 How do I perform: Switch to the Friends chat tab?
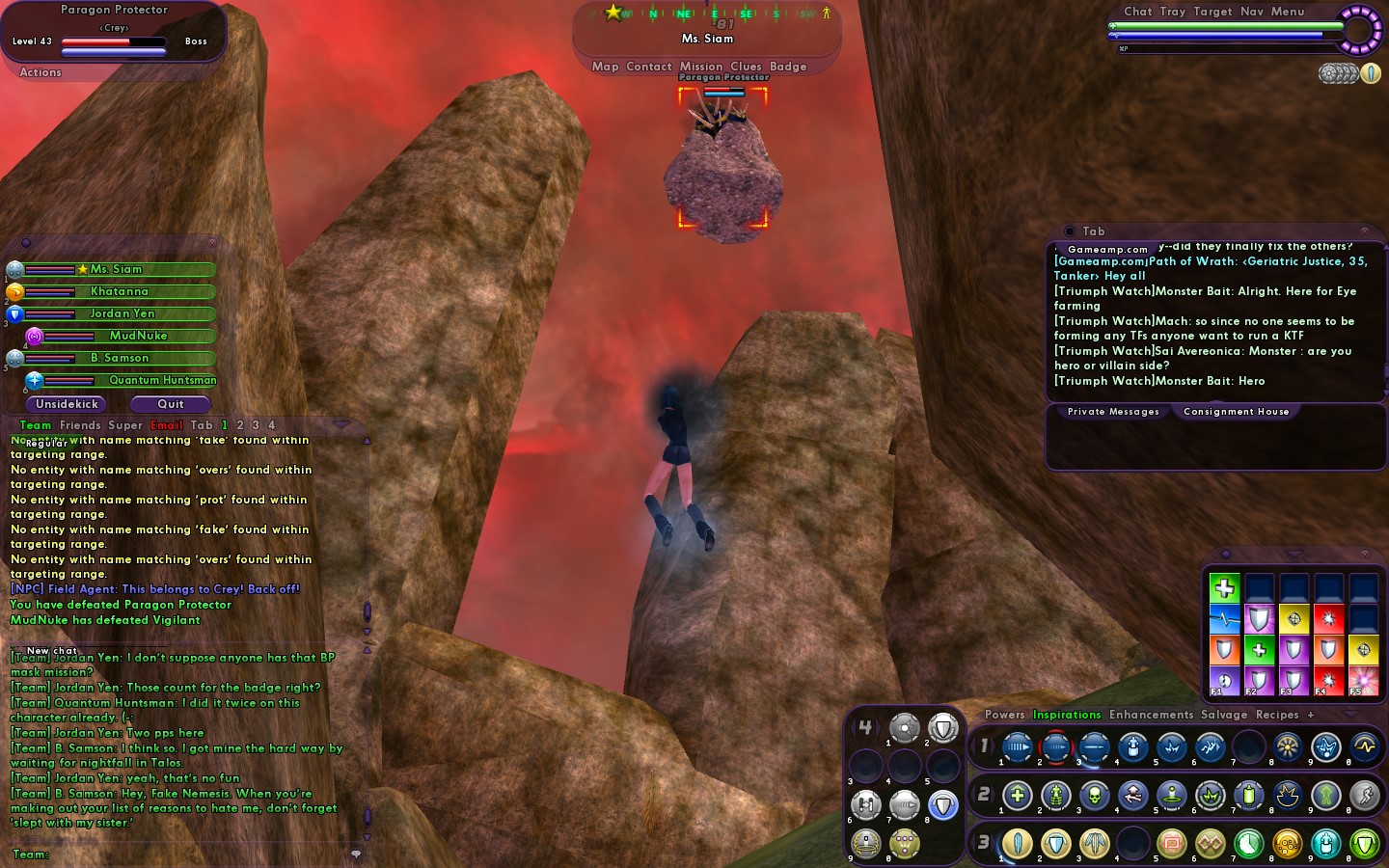(80, 425)
